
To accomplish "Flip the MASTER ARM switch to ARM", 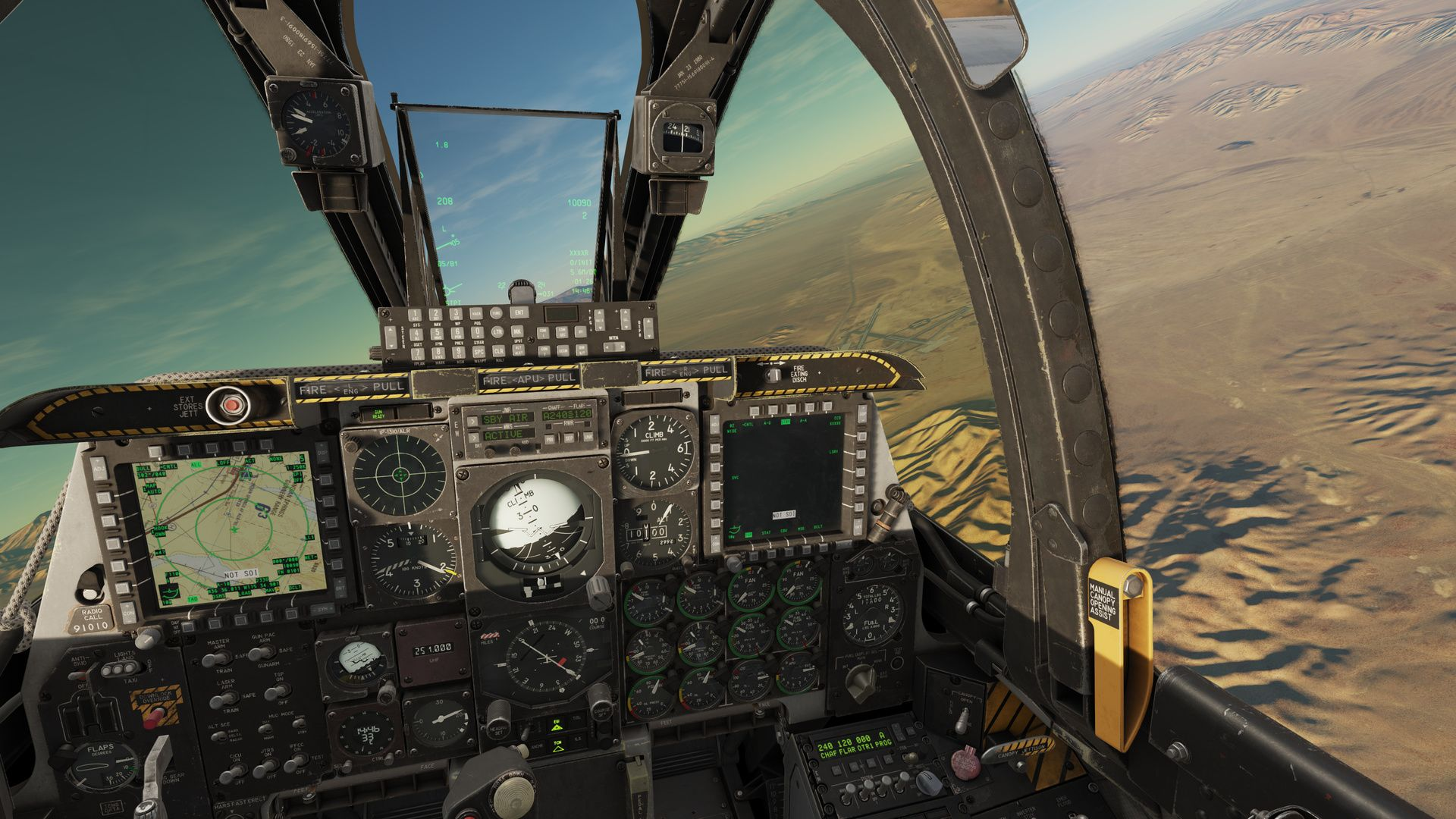I will pos(216,658).
